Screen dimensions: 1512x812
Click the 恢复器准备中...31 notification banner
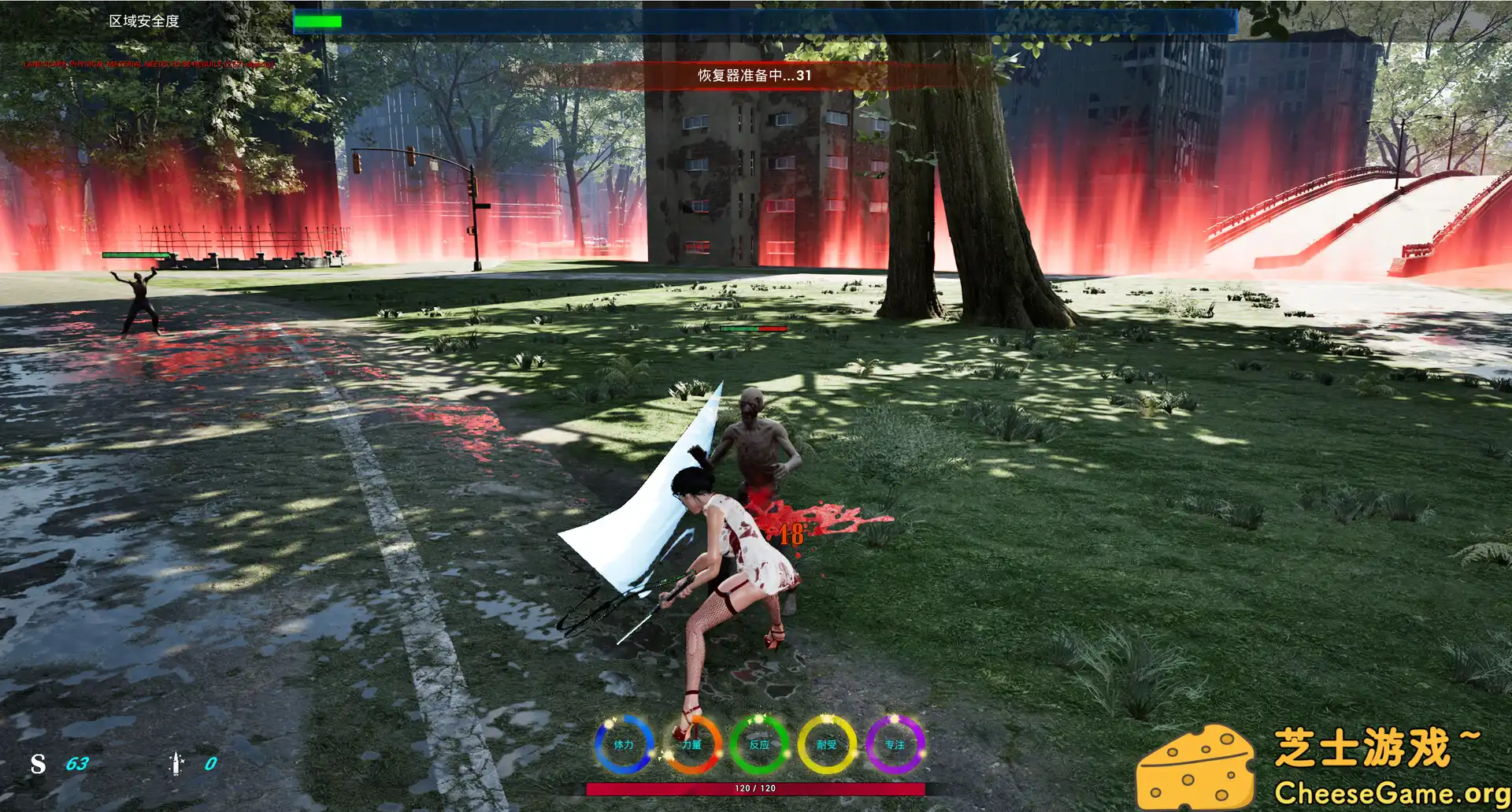pos(752,76)
